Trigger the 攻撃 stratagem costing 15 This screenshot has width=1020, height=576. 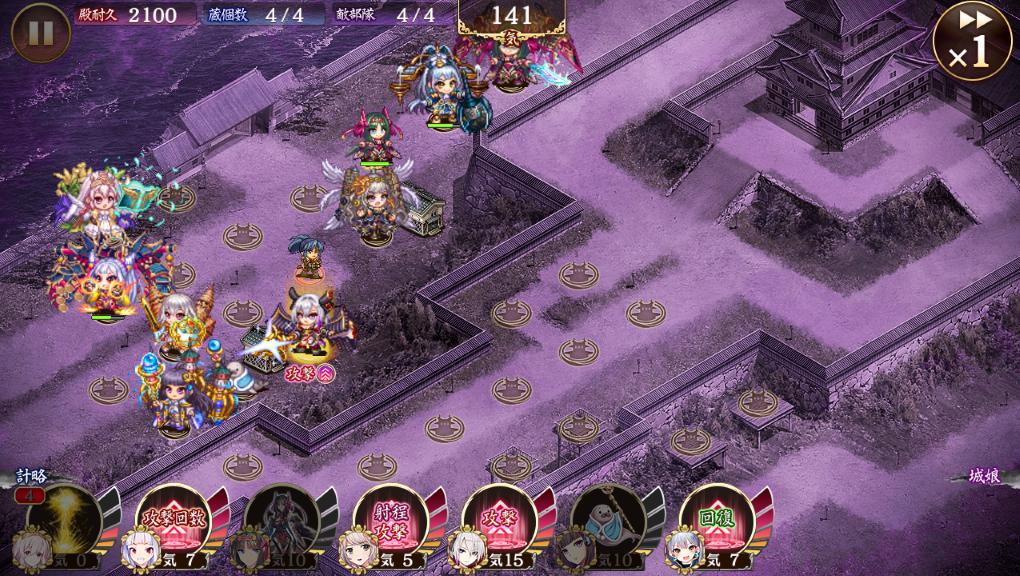[499, 520]
